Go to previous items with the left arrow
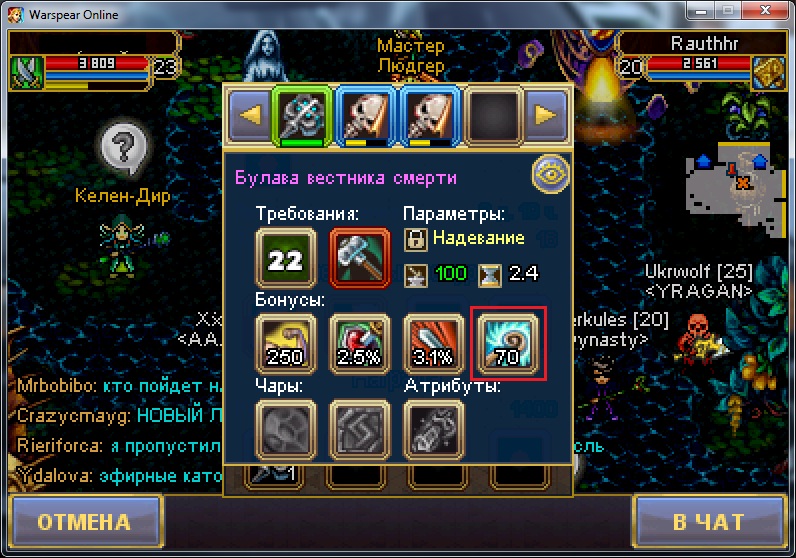The height and width of the screenshot is (558, 796). [250, 115]
